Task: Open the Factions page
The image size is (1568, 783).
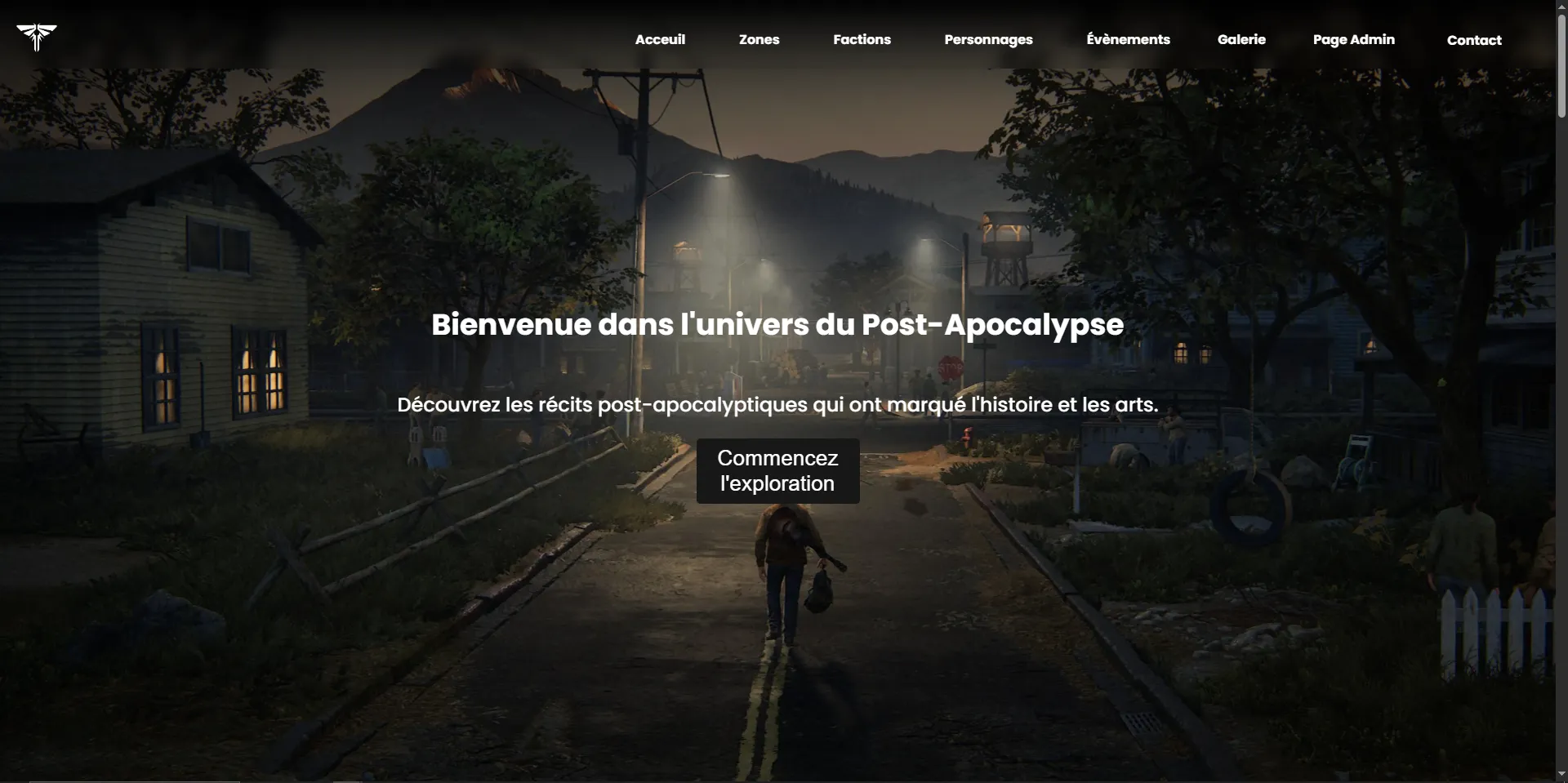Action: [862, 39]
